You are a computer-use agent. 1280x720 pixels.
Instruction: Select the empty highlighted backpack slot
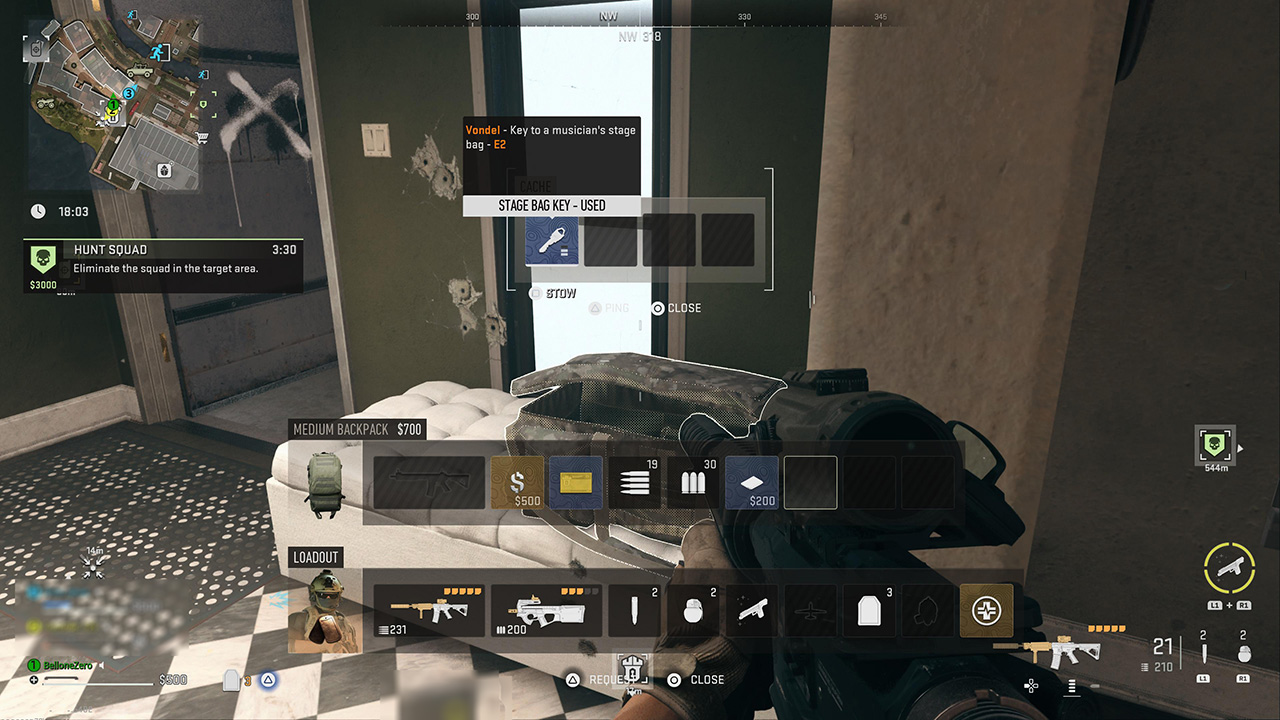click(x=810, y=482)
